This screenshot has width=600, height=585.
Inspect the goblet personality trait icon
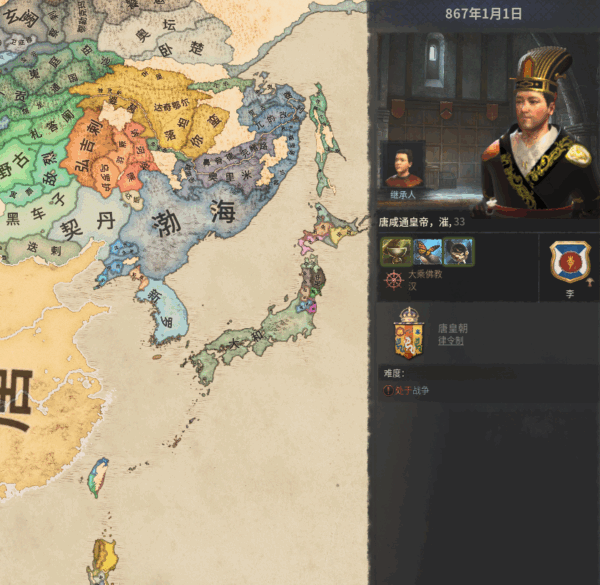click(394, 251)
